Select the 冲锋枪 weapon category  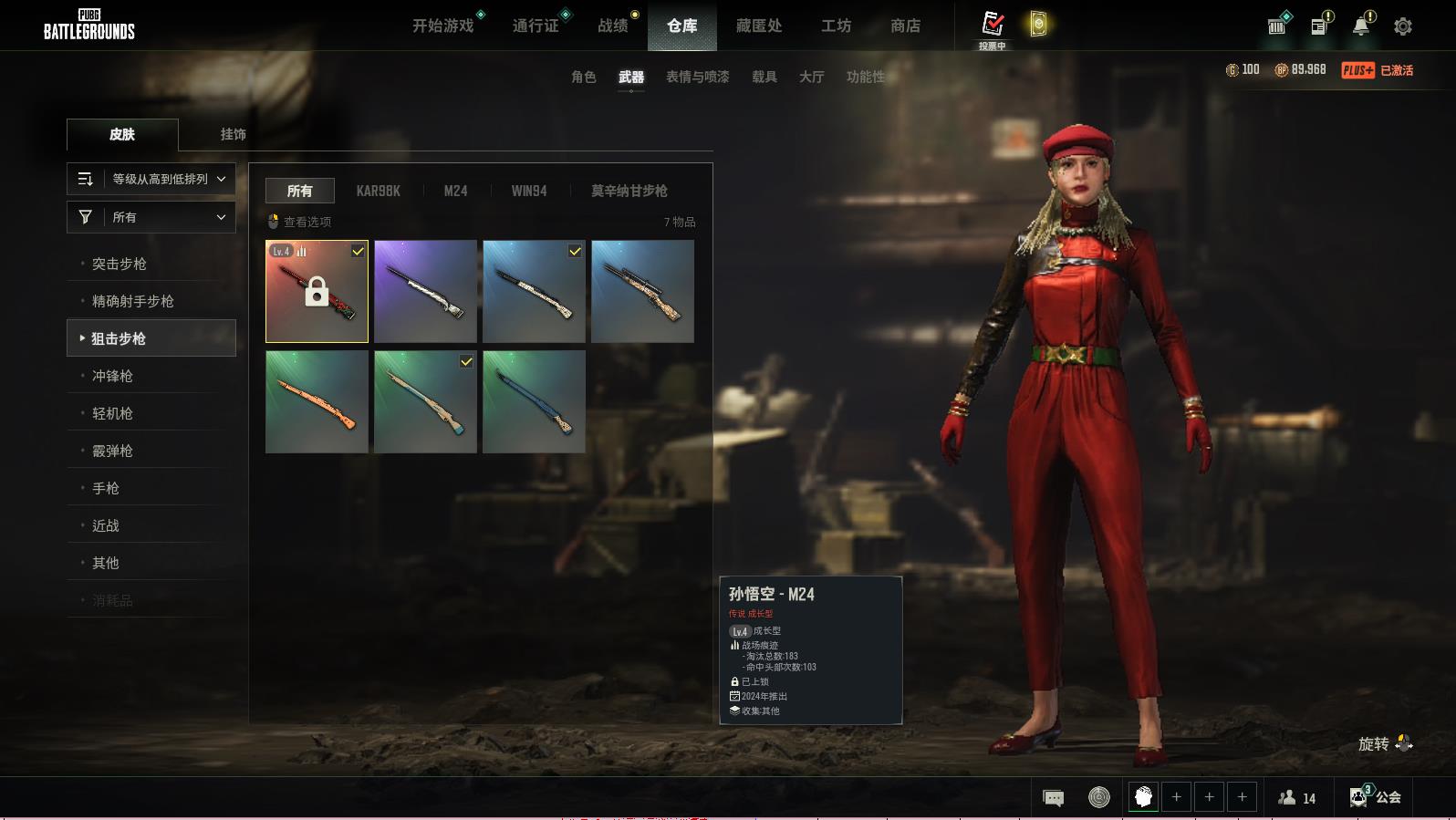112,376
